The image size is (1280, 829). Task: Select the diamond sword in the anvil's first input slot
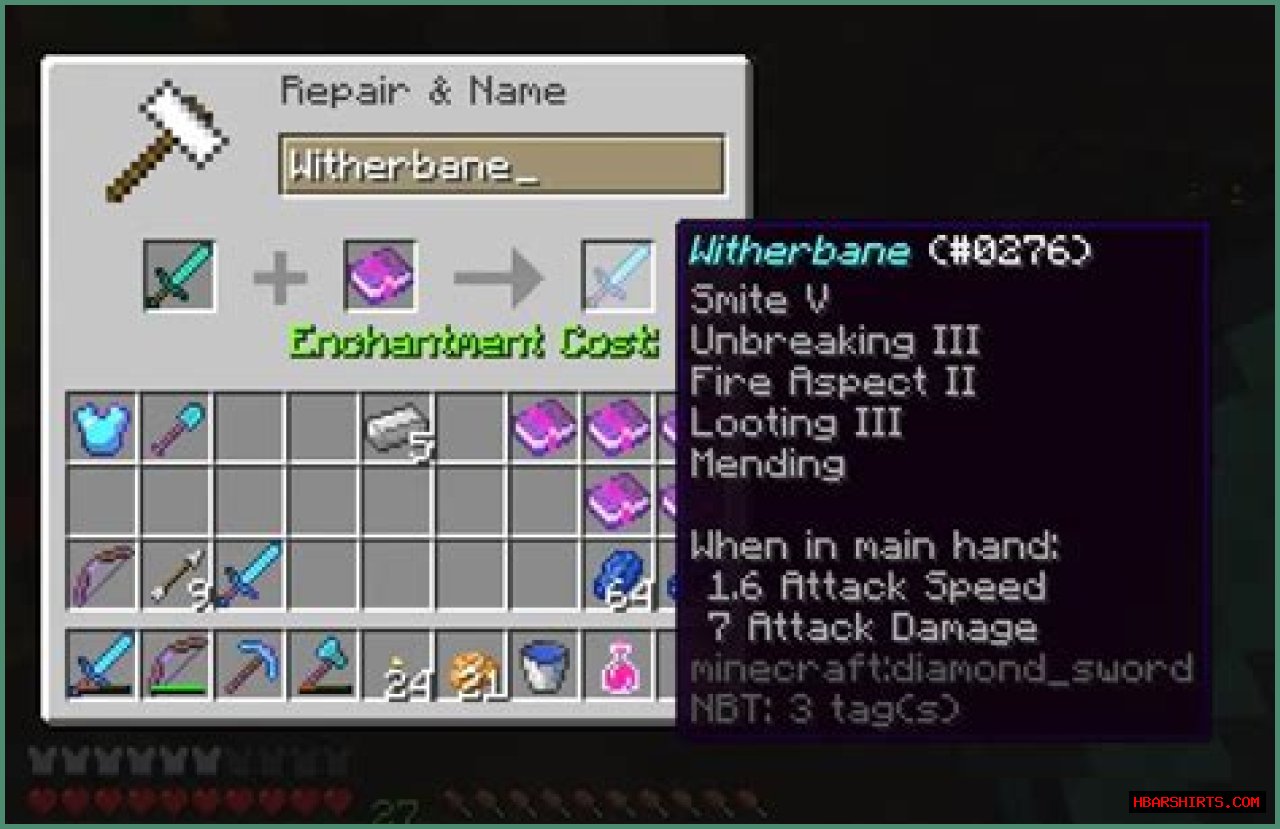click(x=179, y=275)
